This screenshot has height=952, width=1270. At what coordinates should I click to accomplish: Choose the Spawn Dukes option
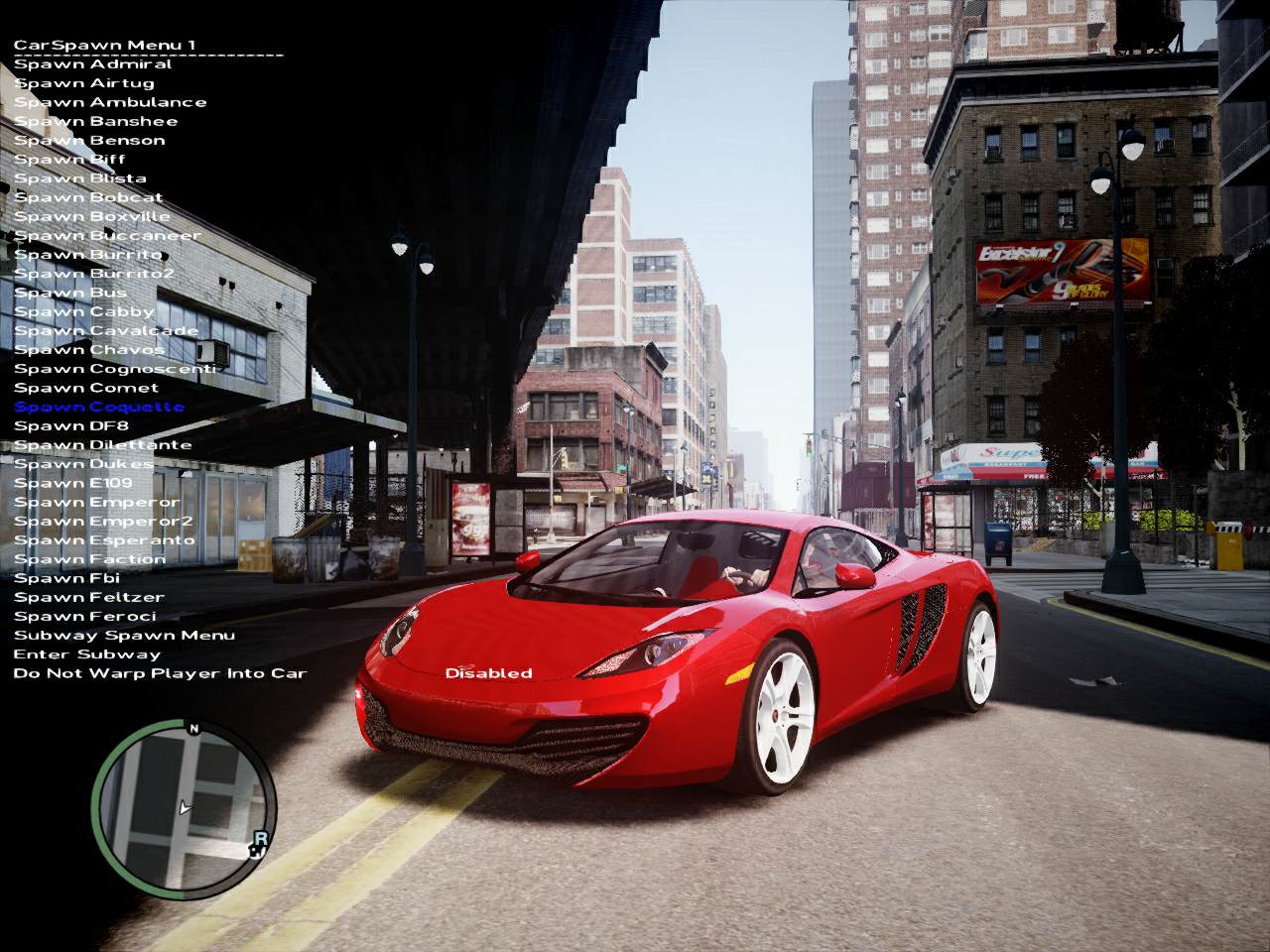[x=84, y=464]
